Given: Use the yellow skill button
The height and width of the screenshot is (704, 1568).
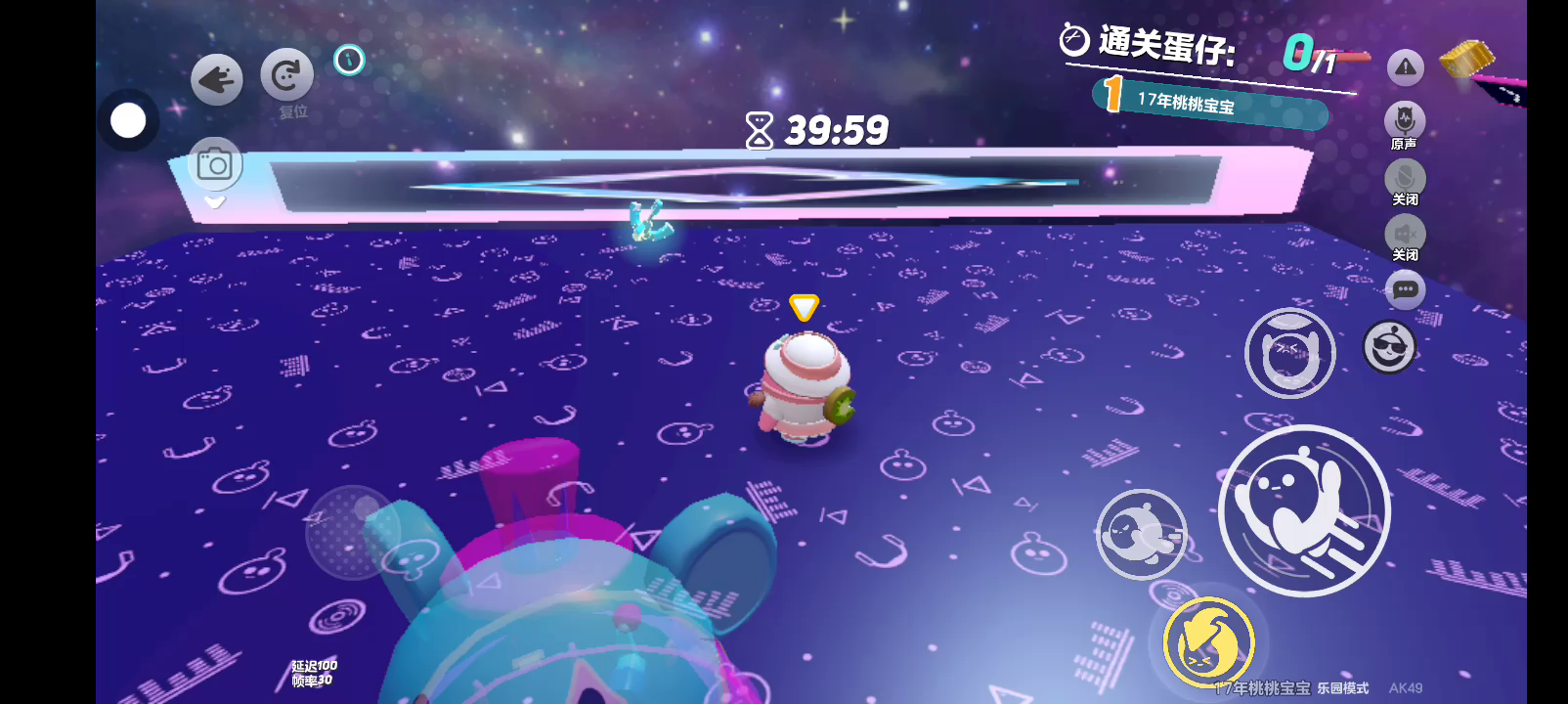Looking at the screenshot, I should 1208,643.
